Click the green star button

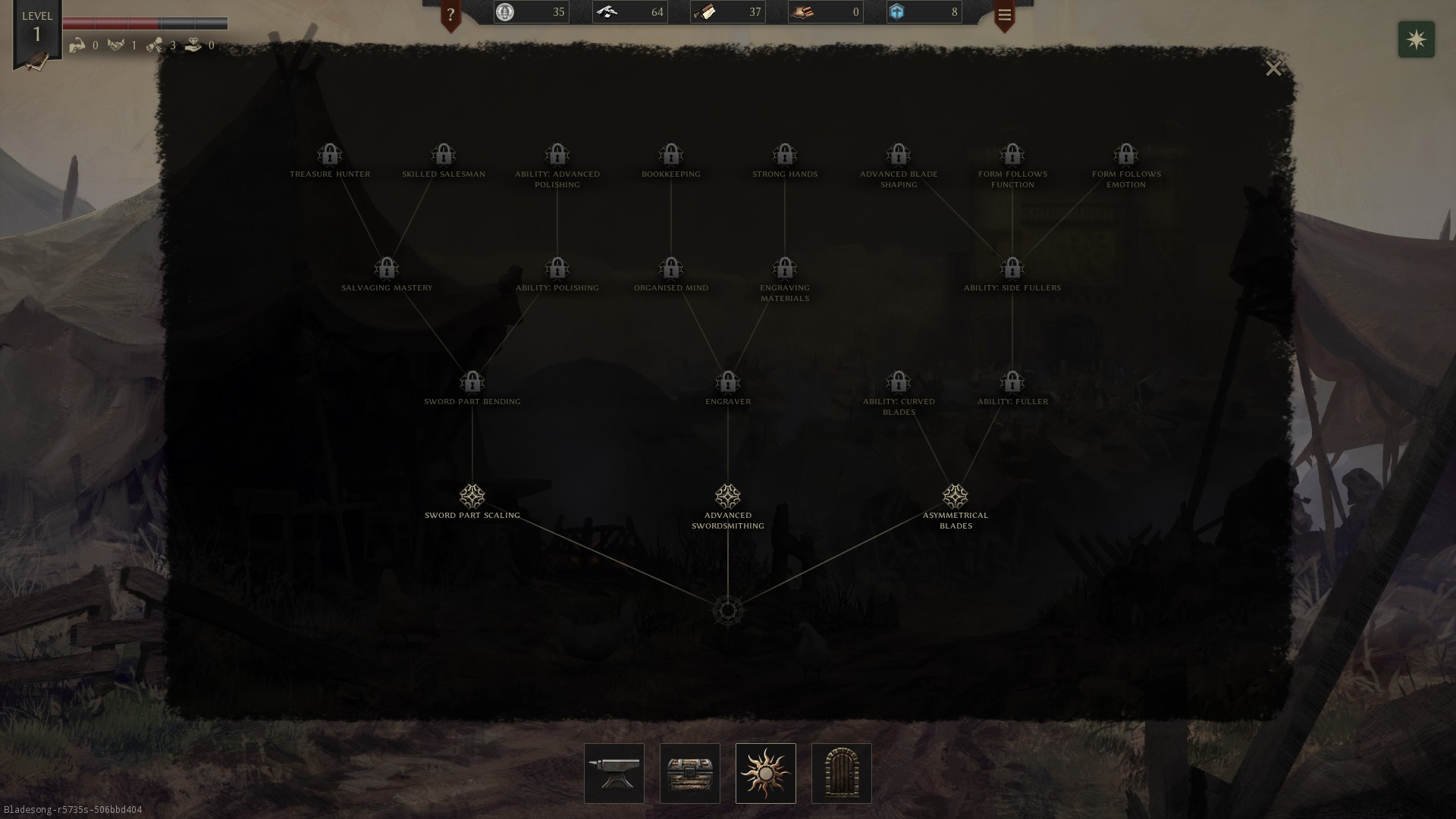click(1417, 39)
